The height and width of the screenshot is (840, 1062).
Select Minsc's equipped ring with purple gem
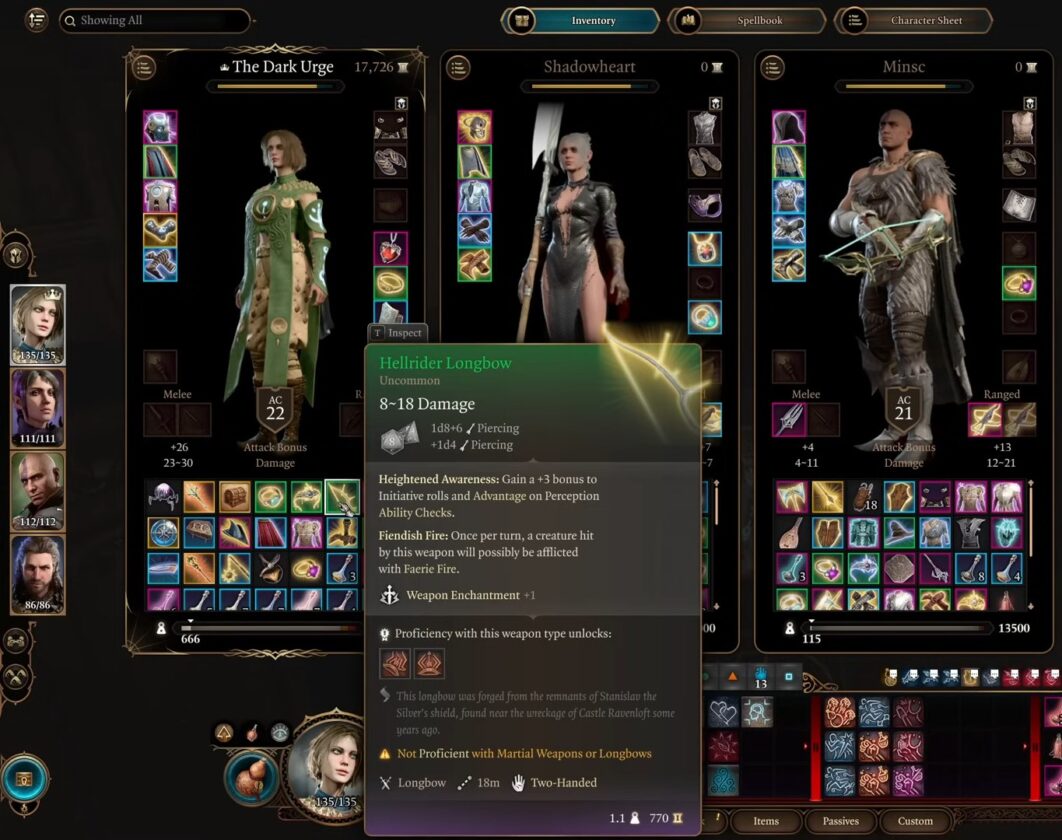[x=1019, y=284]
